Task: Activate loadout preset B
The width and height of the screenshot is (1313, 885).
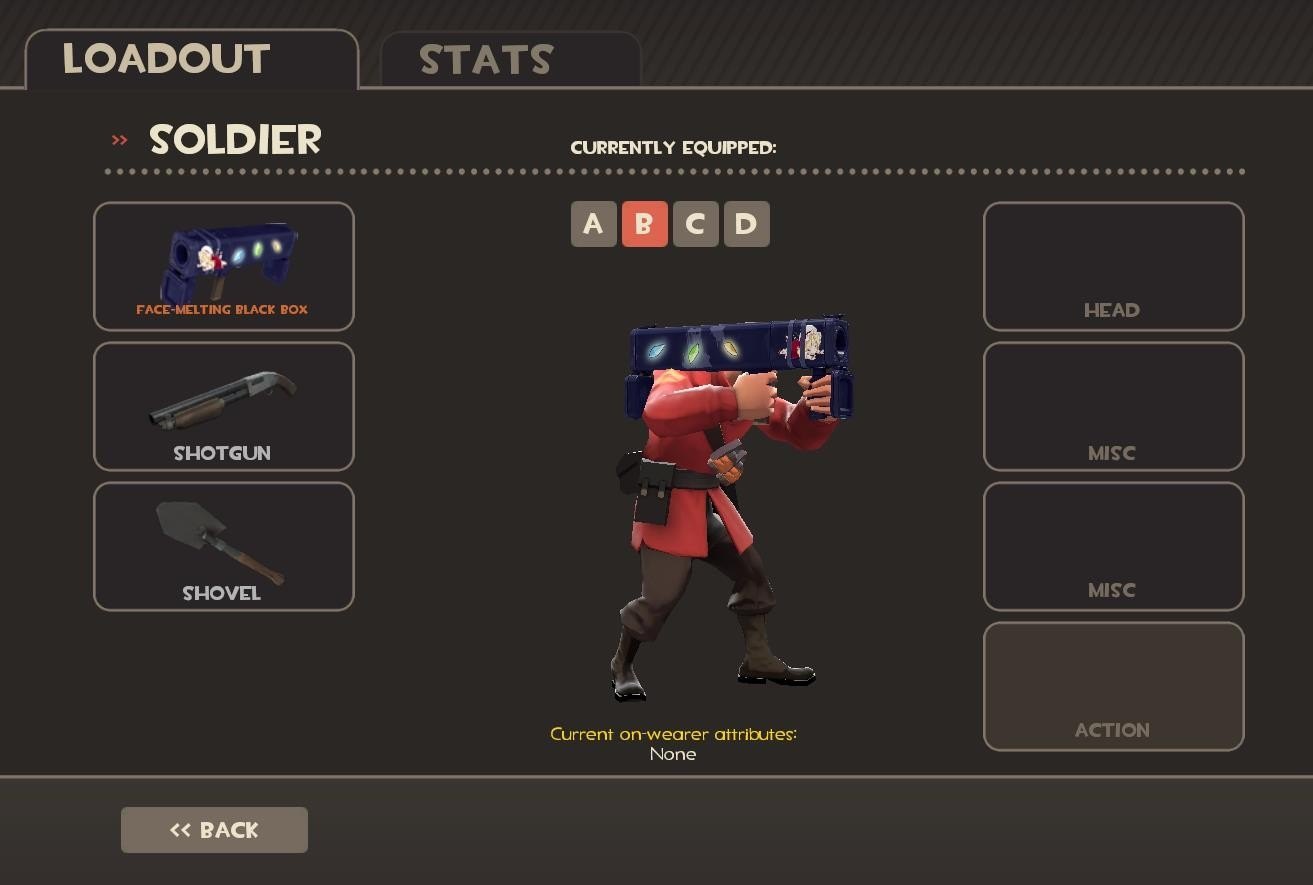Action: pos(644,224)
